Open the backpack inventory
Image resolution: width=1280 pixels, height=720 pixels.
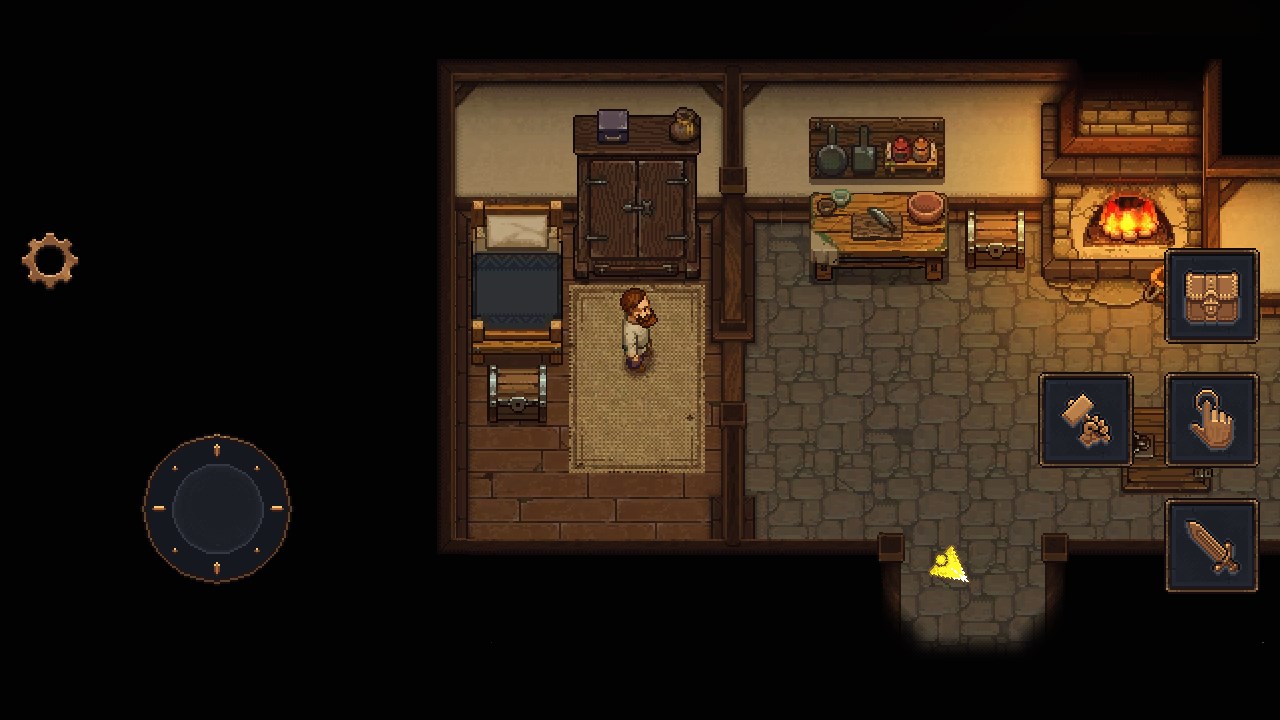(x=1211, y=296)
